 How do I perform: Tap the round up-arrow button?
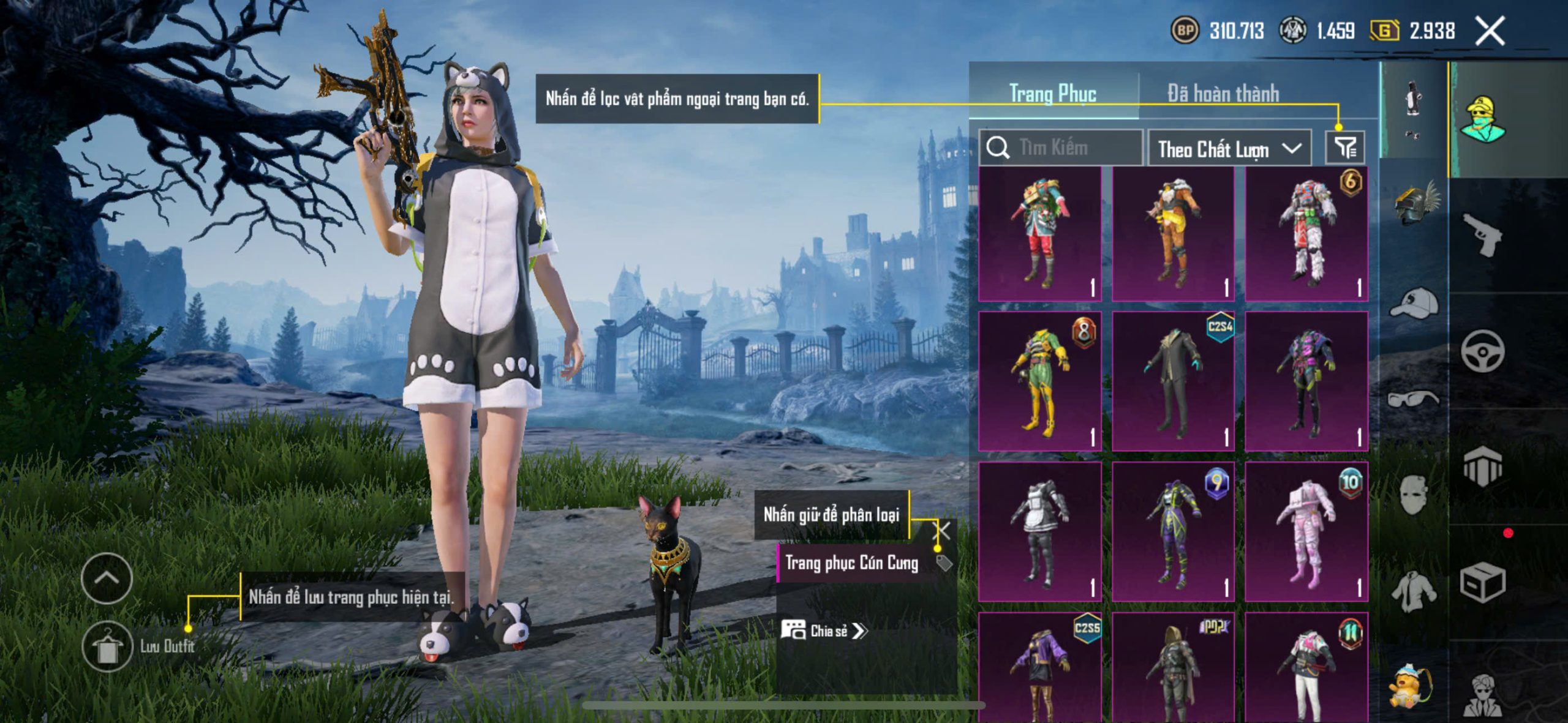(107, 578)
